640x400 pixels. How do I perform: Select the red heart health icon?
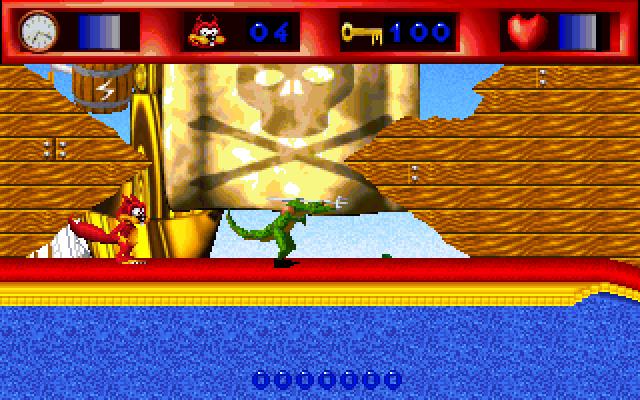(x=521, y=32)
